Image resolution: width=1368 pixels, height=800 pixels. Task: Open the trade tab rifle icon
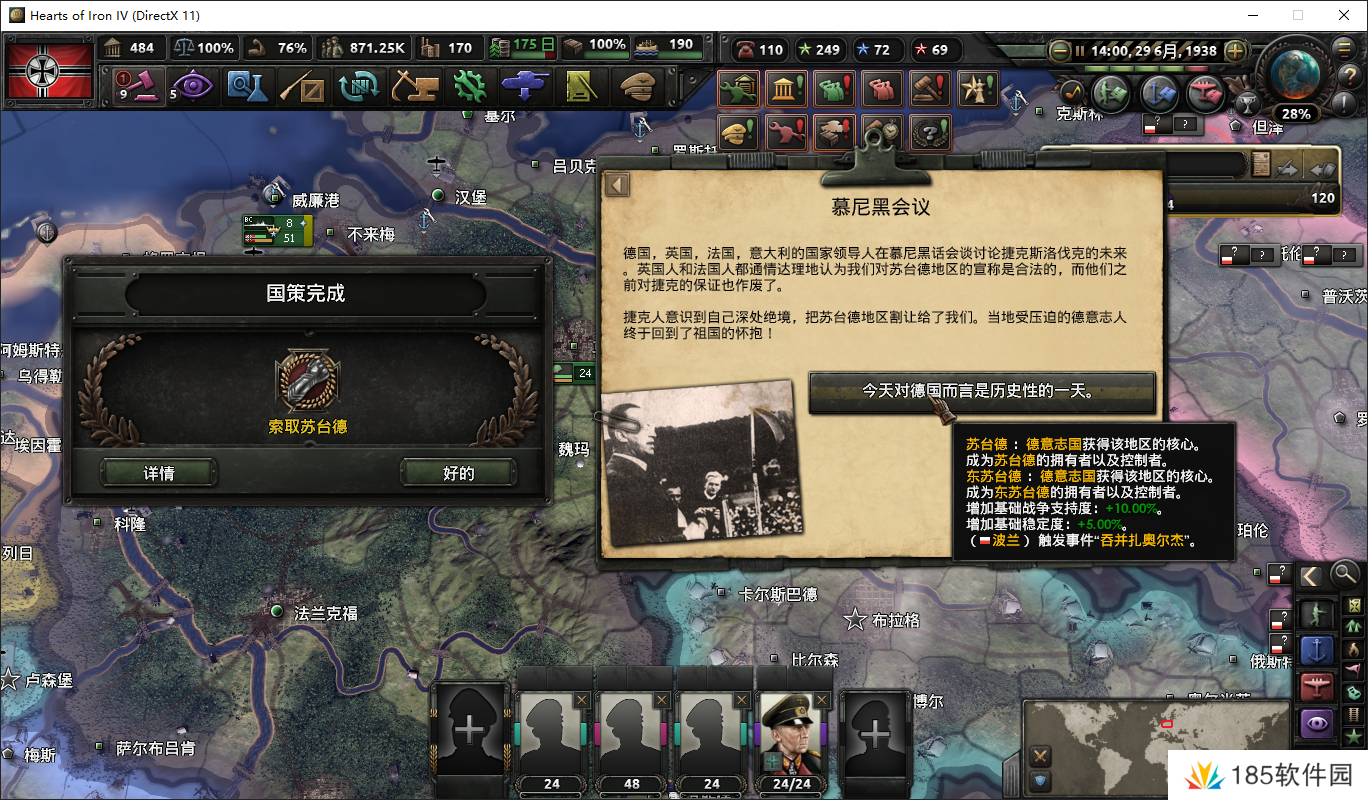[x=303, y=88]
